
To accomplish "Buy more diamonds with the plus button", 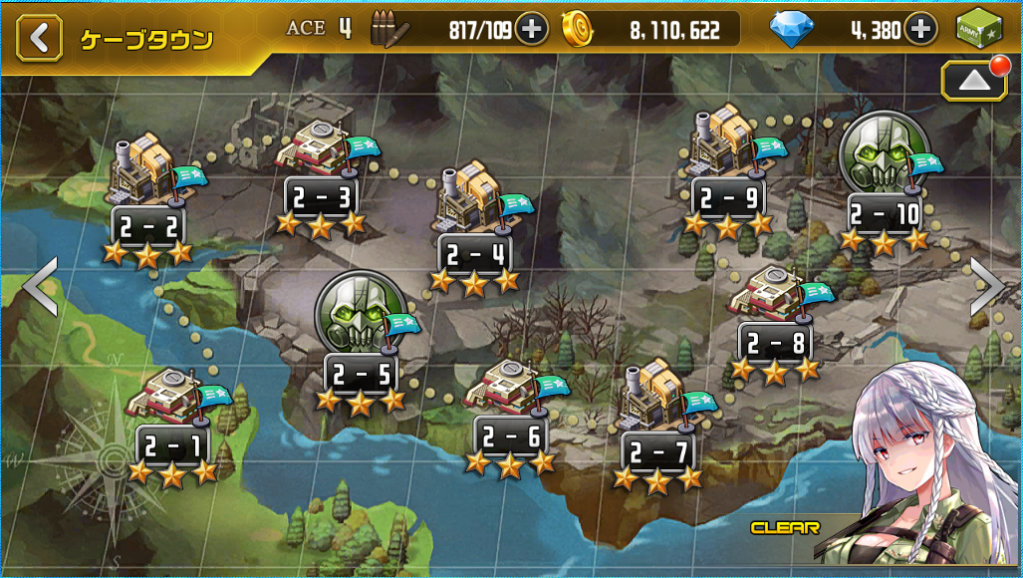I will click(x=921, y=30).
